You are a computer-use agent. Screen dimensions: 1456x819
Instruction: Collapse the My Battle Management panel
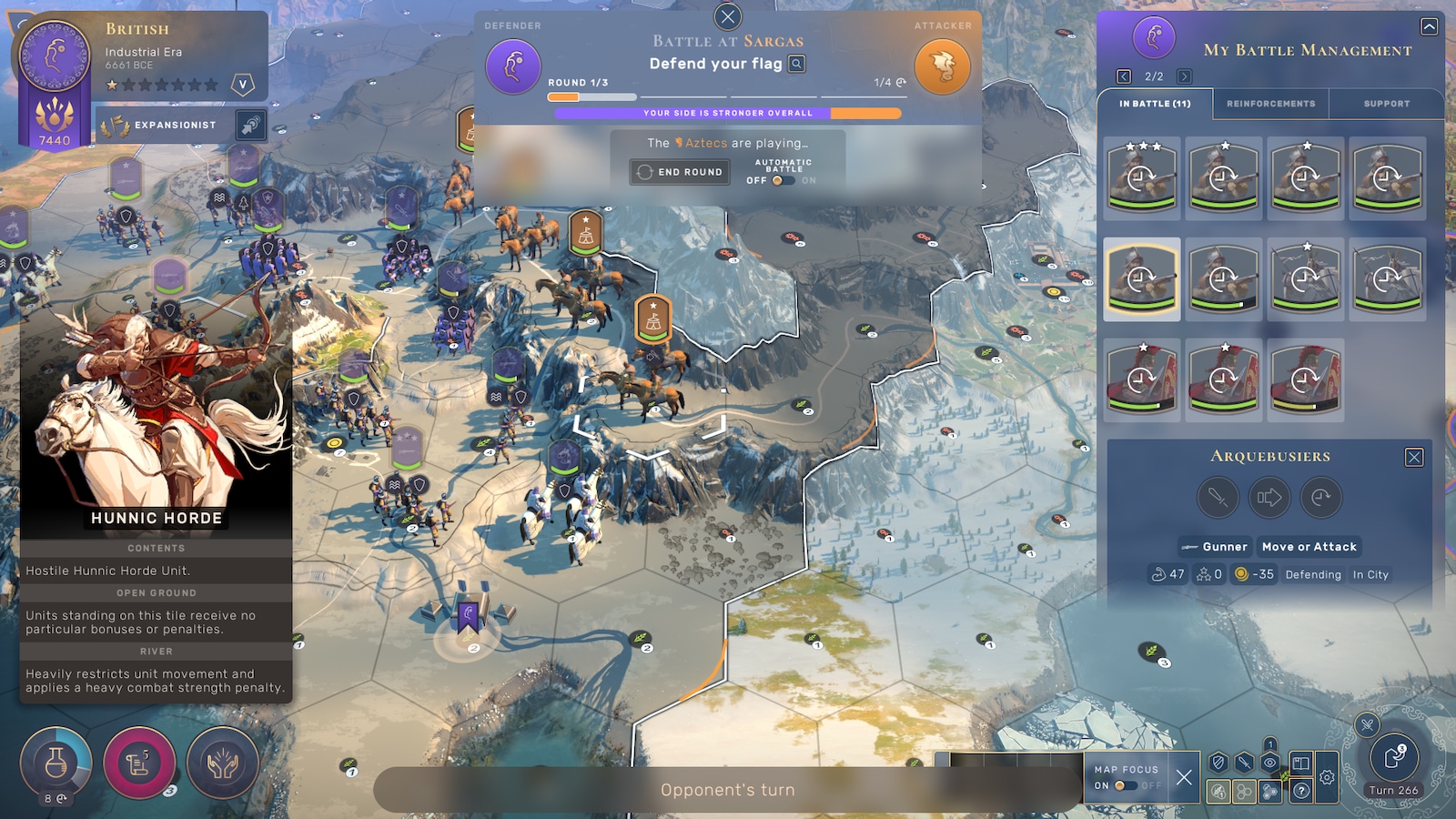[x=1430, y=26]
